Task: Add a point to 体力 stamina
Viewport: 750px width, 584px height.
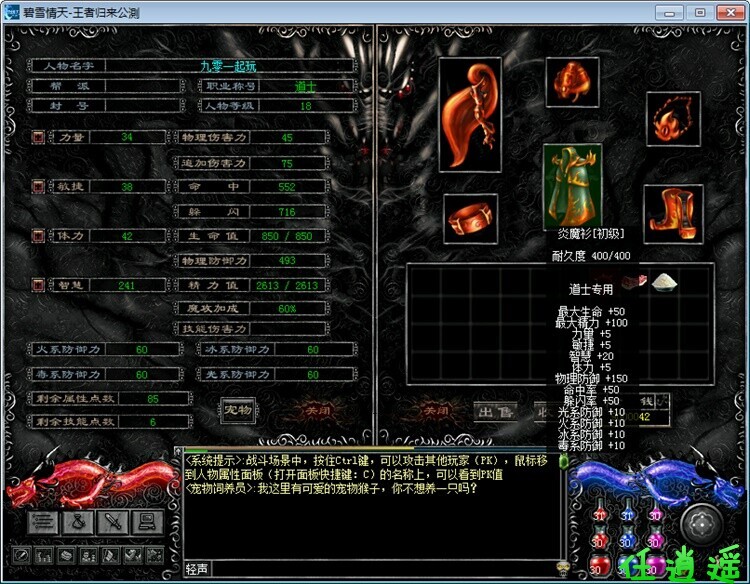Action: click(x=38, y=235)
